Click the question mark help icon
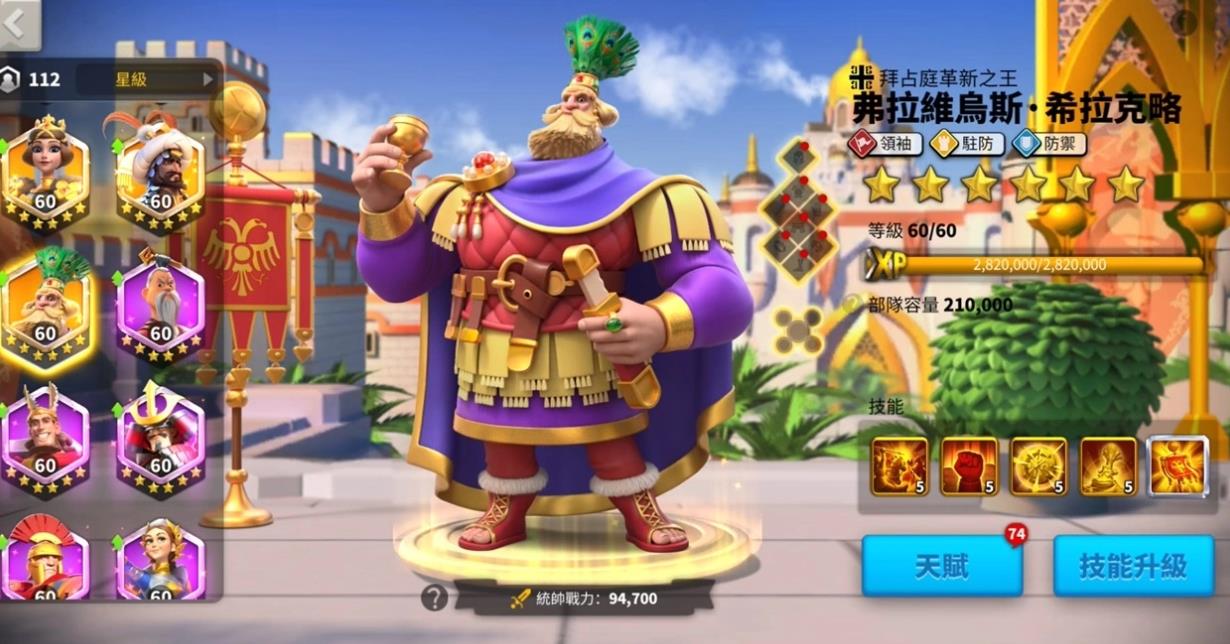Image resolution: width=1230 pixels, height=644 pixels. (x=434, y=598)
